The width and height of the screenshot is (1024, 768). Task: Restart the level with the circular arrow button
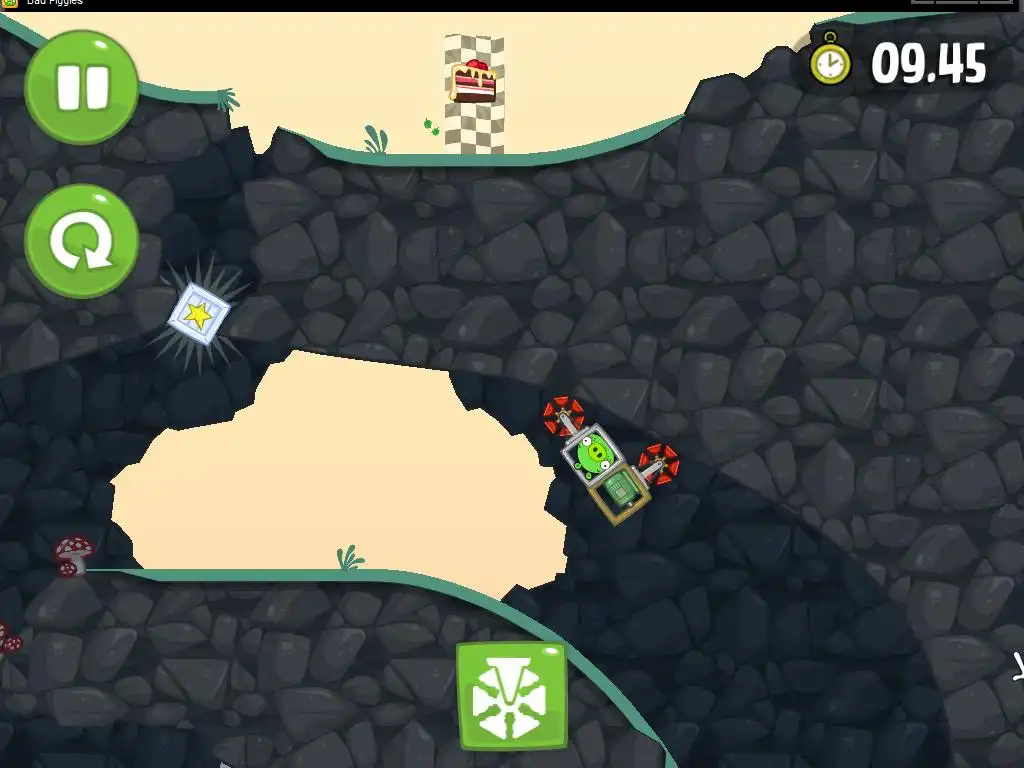coord(81,241)
